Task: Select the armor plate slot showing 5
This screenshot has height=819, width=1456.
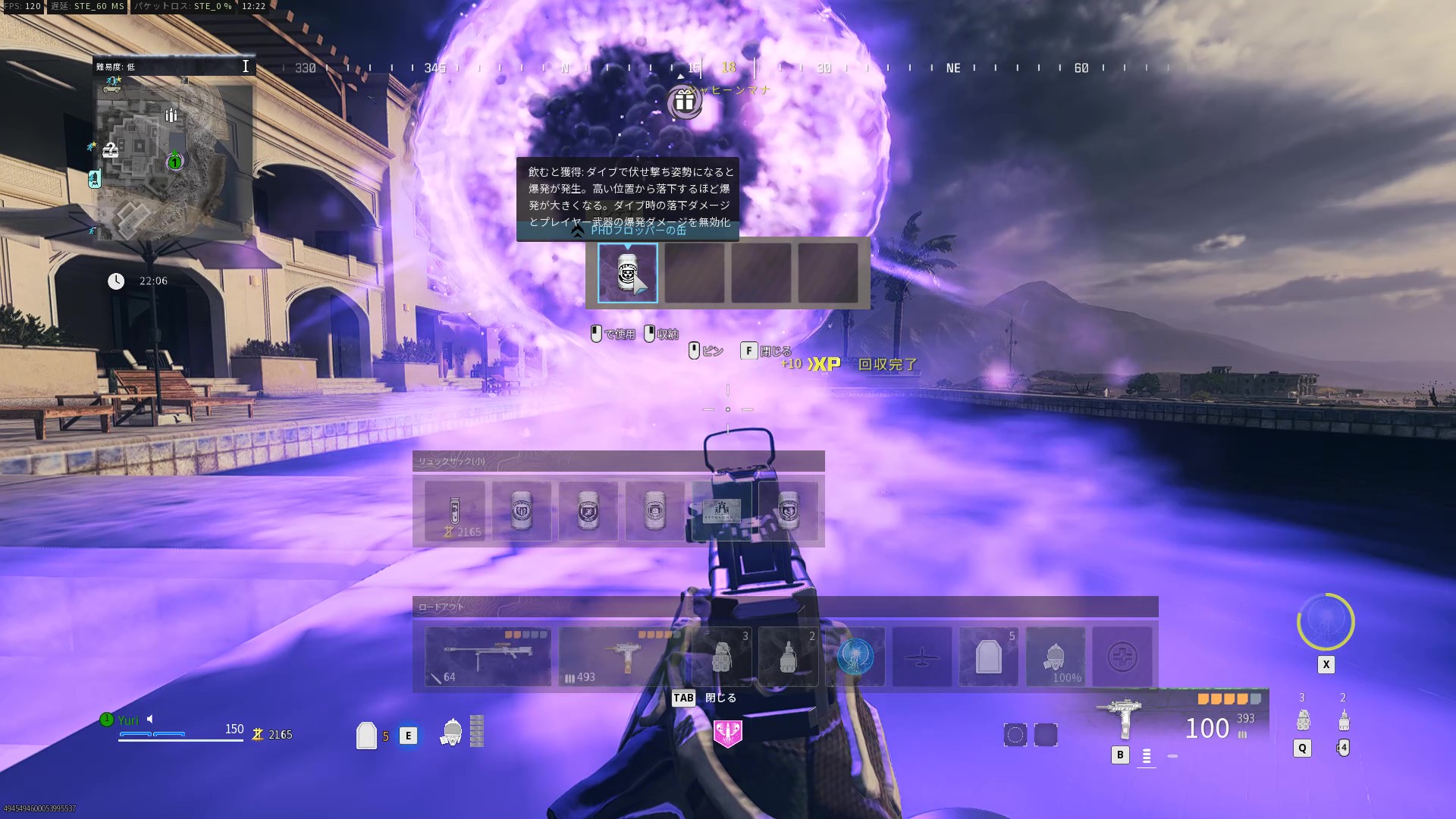Action: 989,657
